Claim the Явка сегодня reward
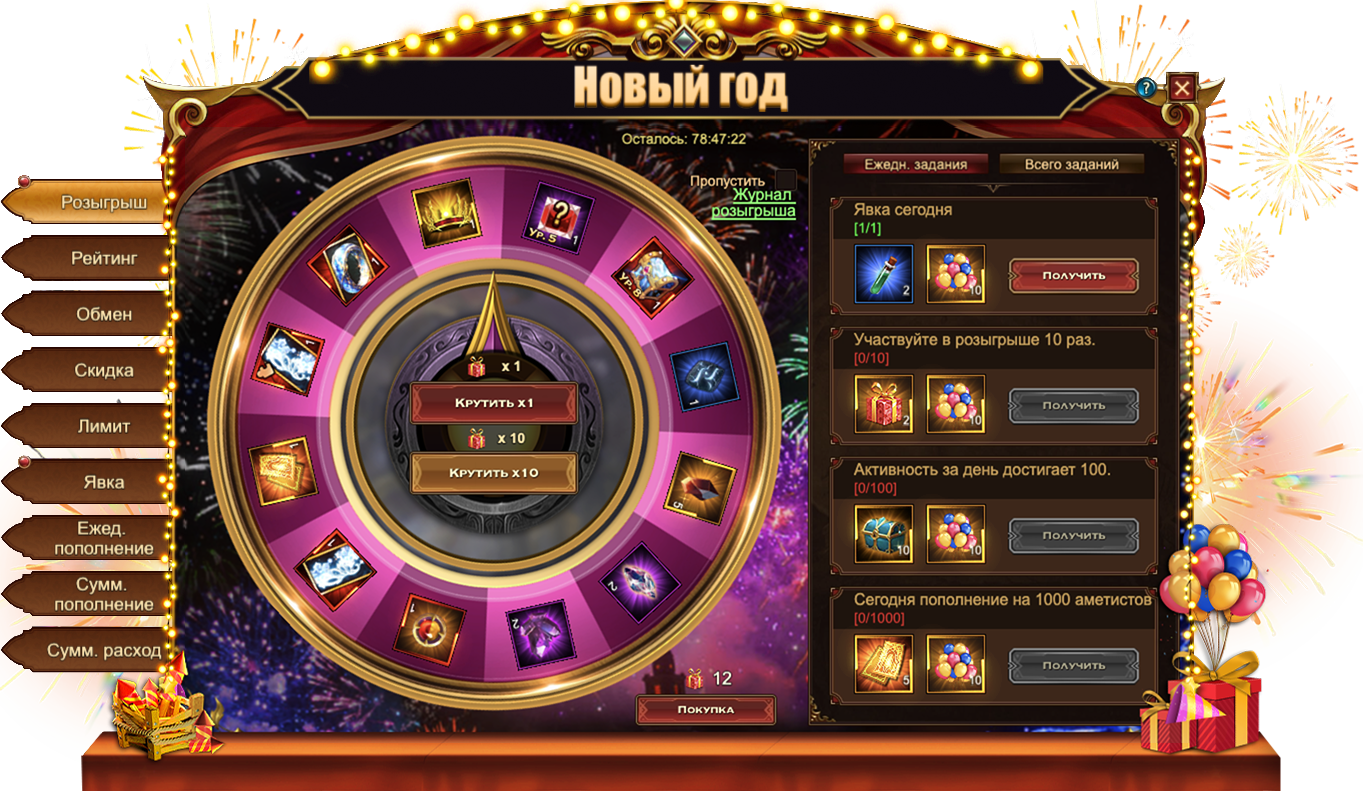Image resolution: width=1363 pixels, height=791 pixels. (x=1073, y=275)
